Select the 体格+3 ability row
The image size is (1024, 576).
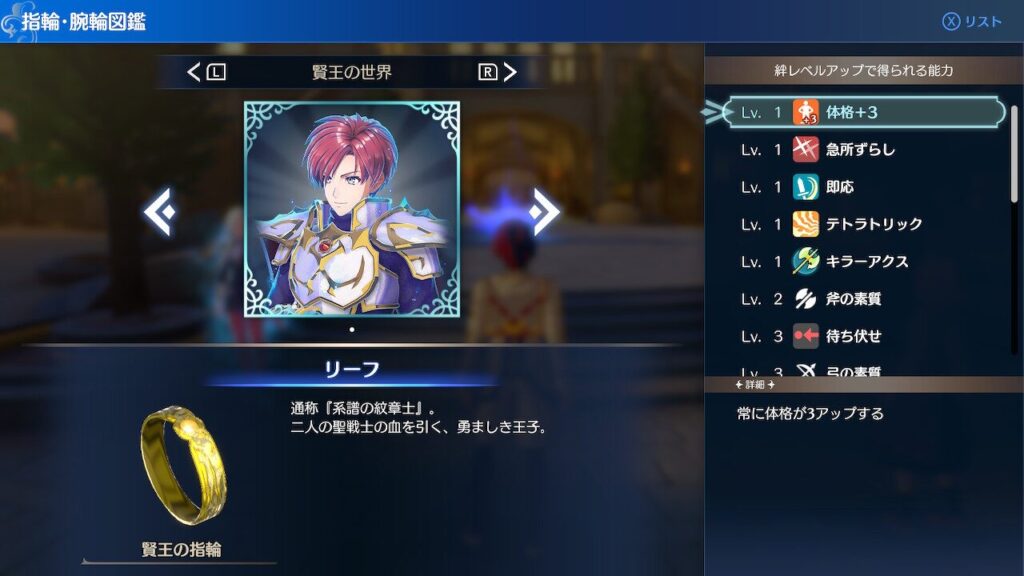tap(864, 112)
